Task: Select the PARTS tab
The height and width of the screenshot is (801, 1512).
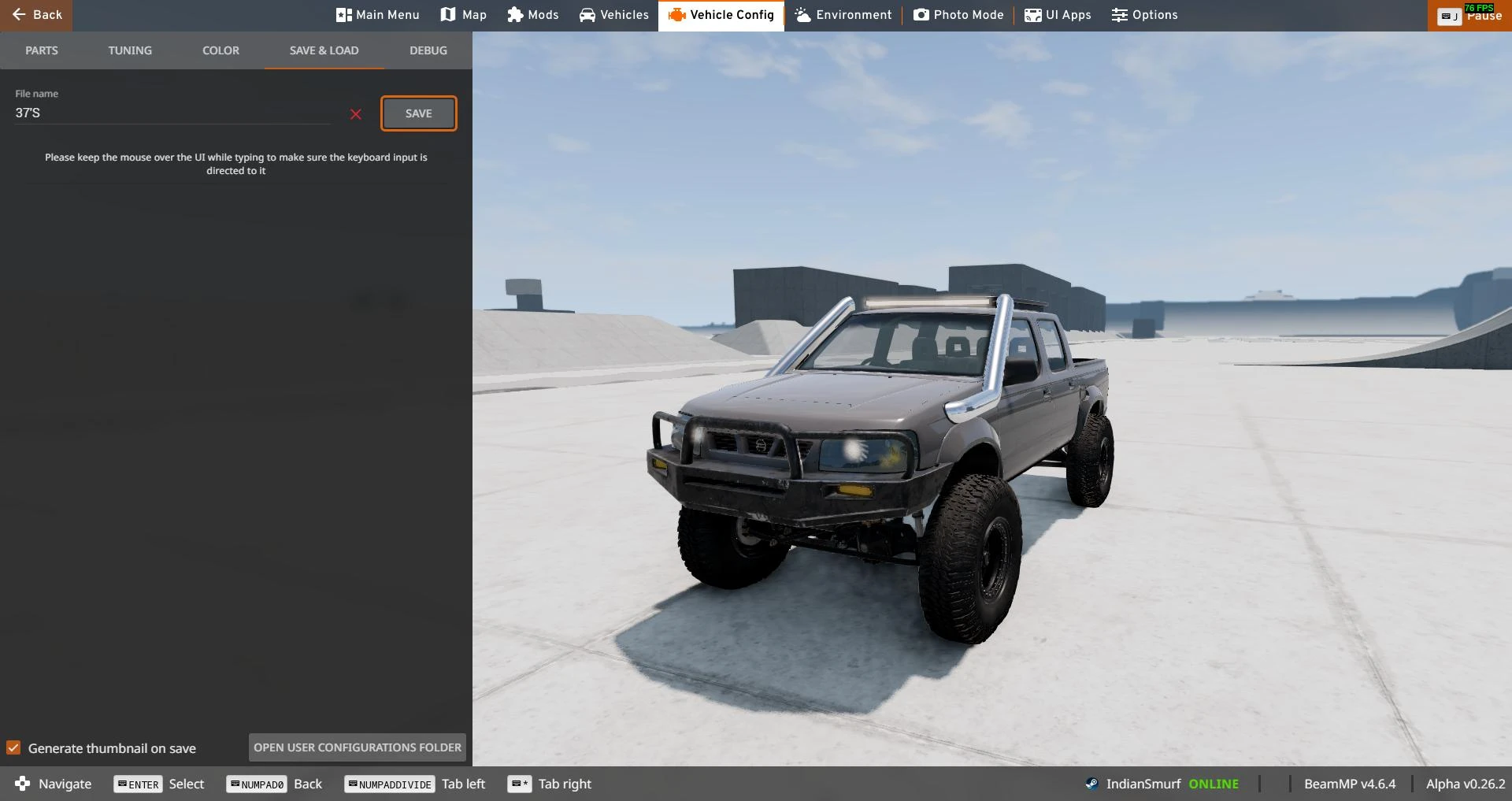Action: point(41,50)
